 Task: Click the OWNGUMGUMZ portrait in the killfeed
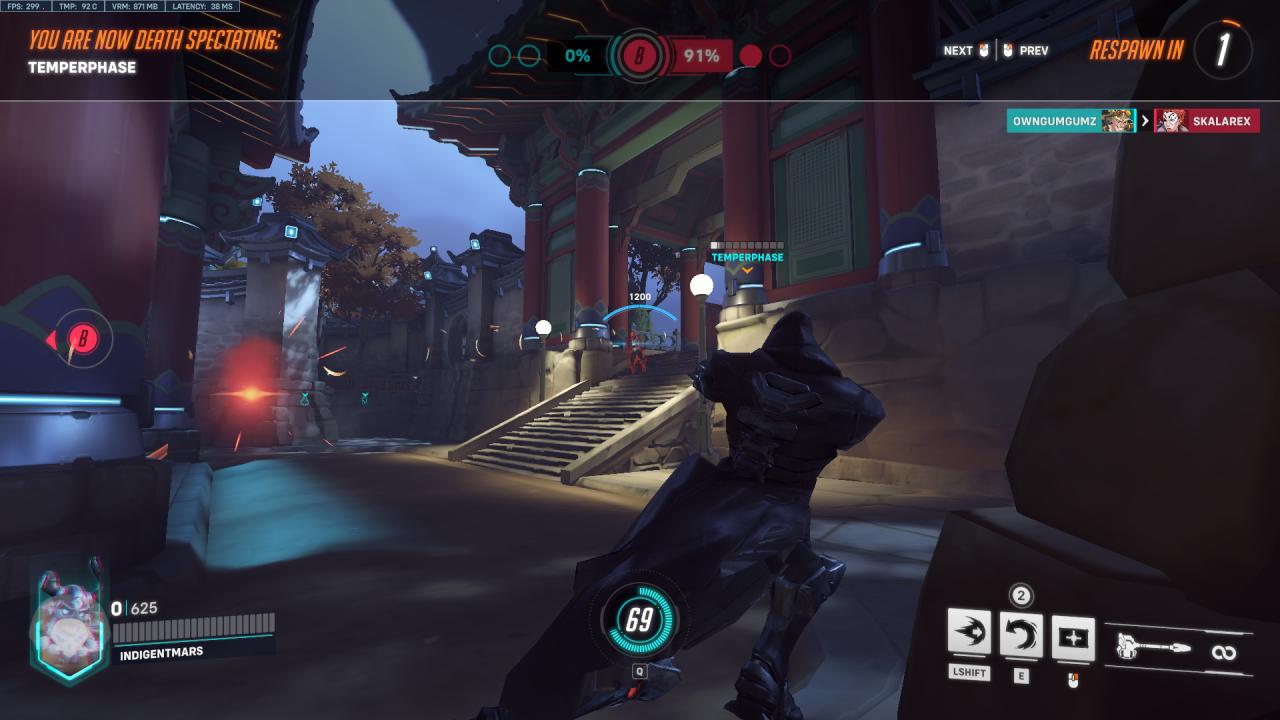tap(1117, 121)
